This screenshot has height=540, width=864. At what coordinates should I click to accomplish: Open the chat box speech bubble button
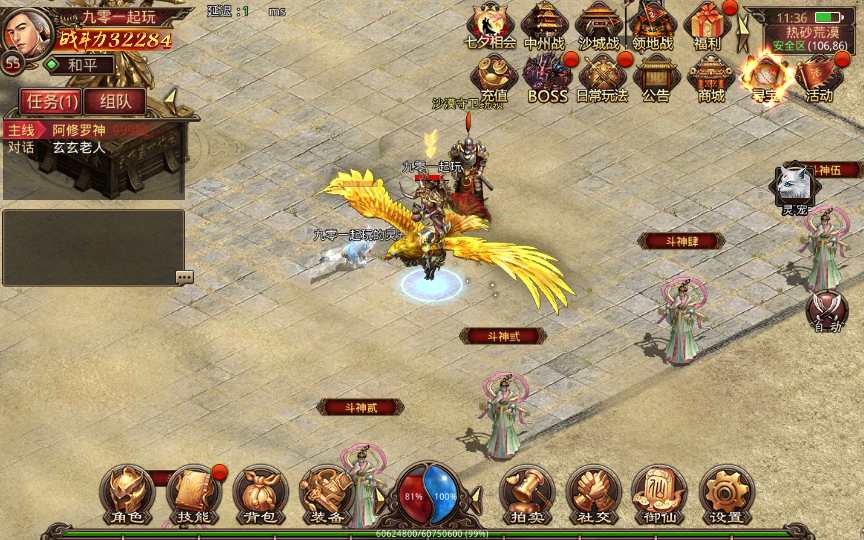click(184, 277)
